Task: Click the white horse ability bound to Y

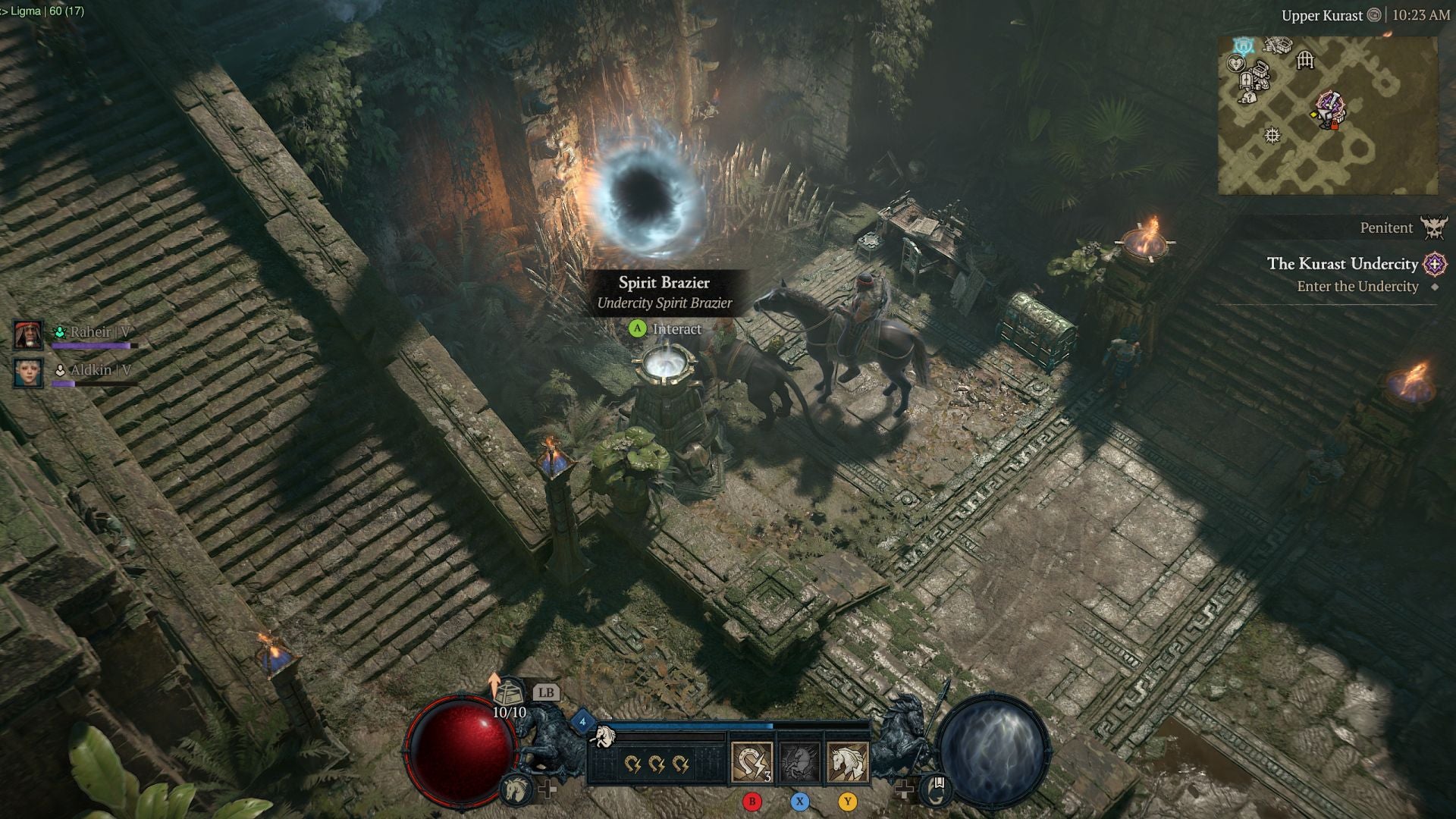Action: pos(846,761)
